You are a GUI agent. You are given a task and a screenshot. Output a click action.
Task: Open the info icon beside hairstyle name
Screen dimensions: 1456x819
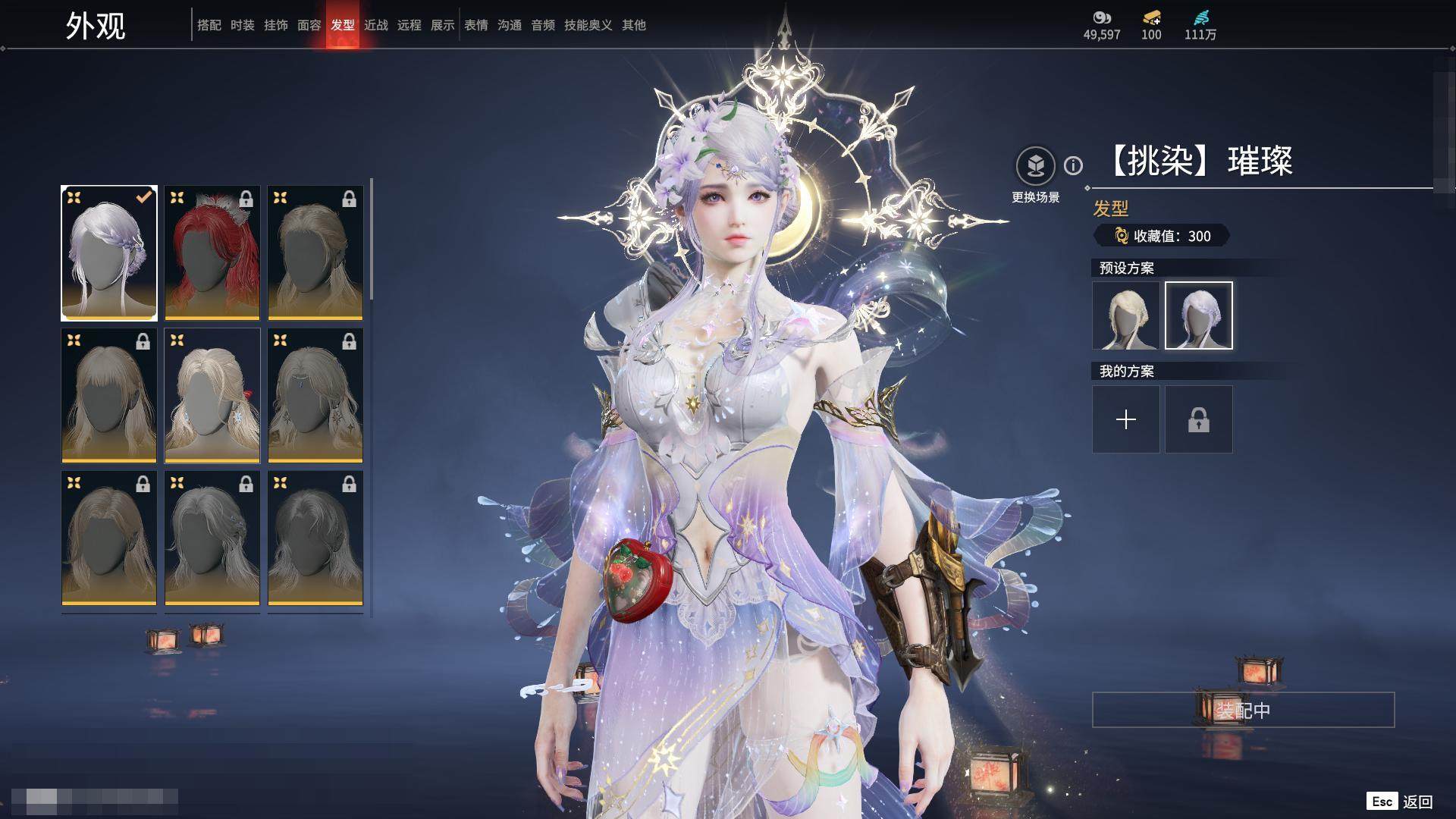tap(1073, 165)
